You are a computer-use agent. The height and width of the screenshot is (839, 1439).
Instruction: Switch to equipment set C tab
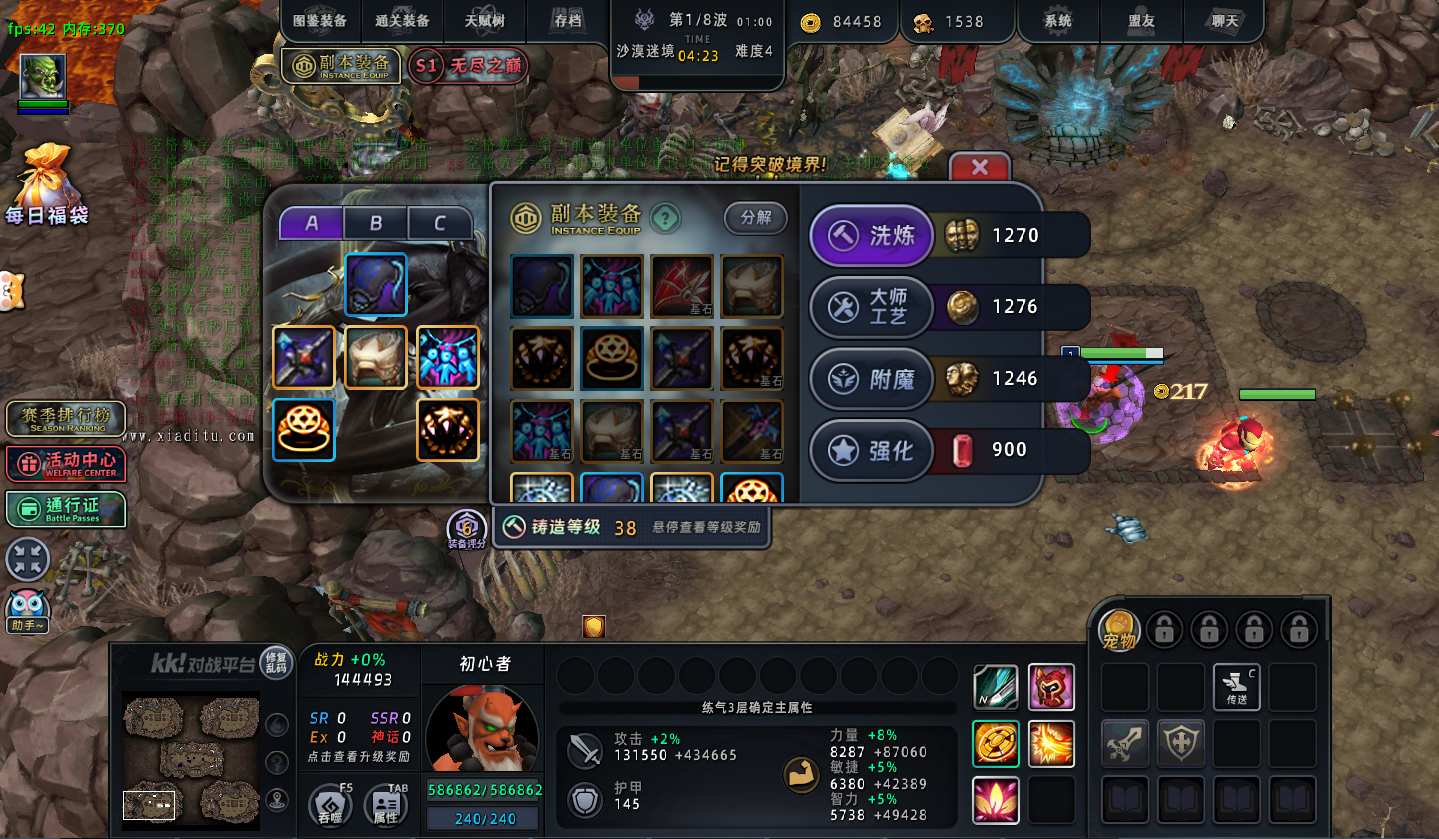439,223
